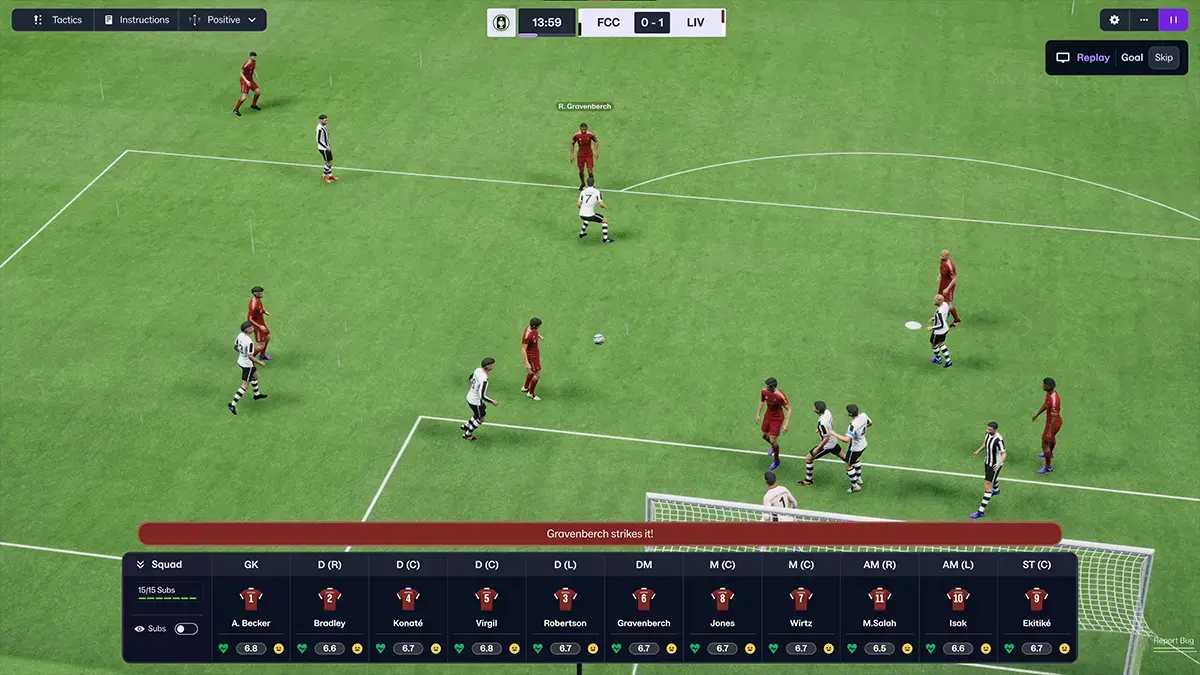Open team Instructions
1200x675 pixels.
tap(137, 20)
